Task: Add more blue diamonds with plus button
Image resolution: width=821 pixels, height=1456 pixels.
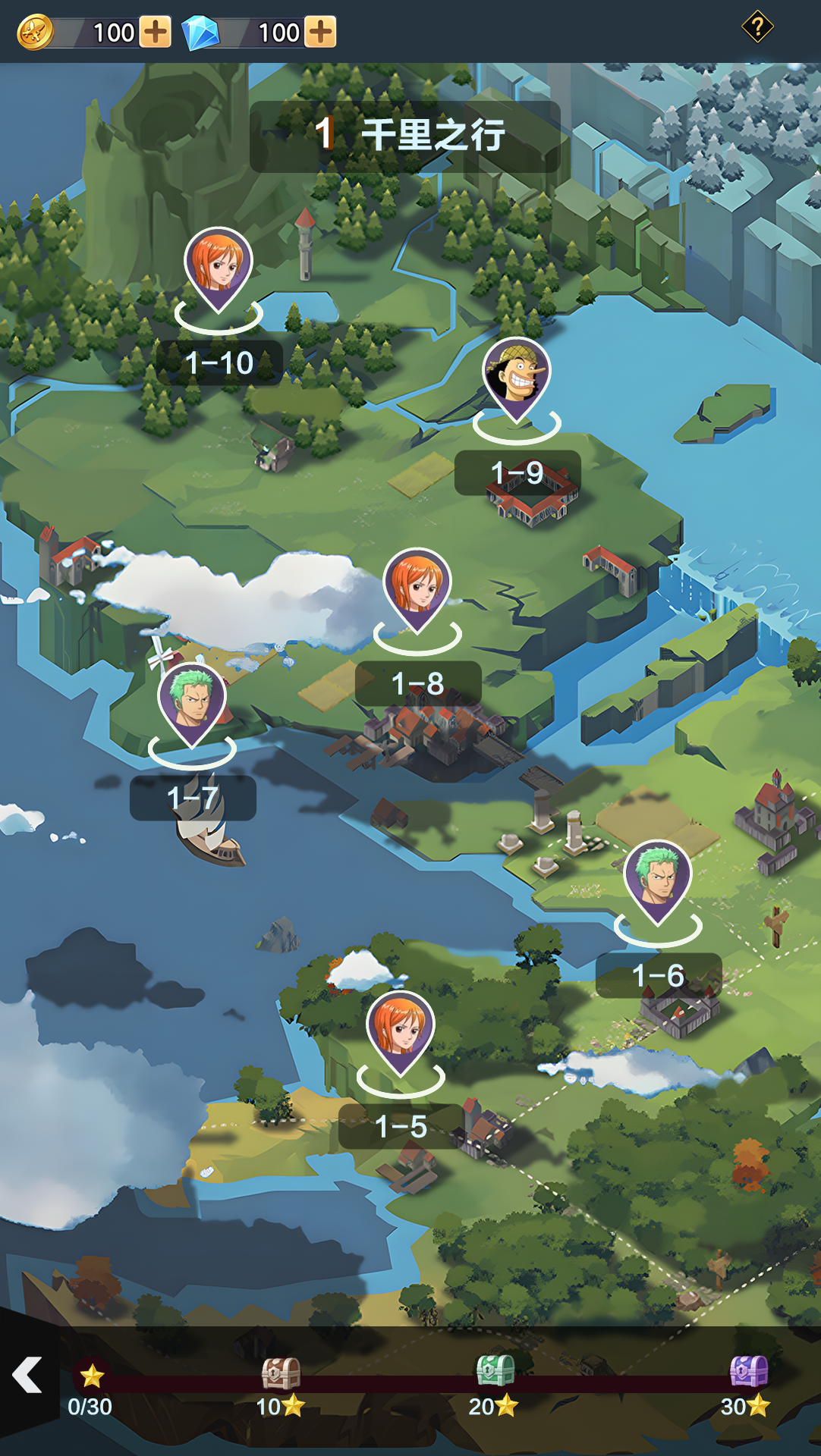Action: coord(321,33)
